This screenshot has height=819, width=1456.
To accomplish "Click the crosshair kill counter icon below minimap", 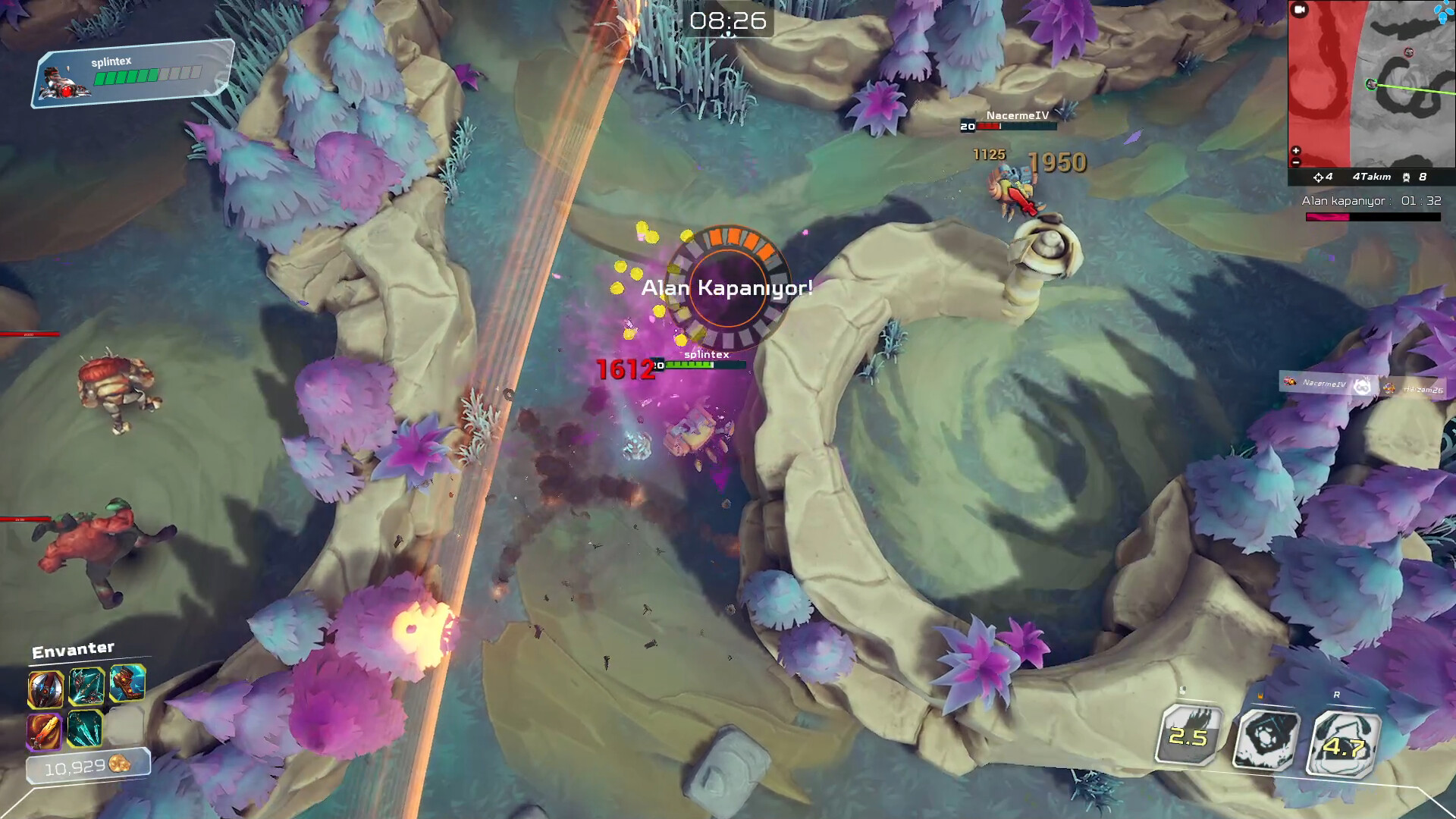I will pyautogui.click(x=1319, y=177).
